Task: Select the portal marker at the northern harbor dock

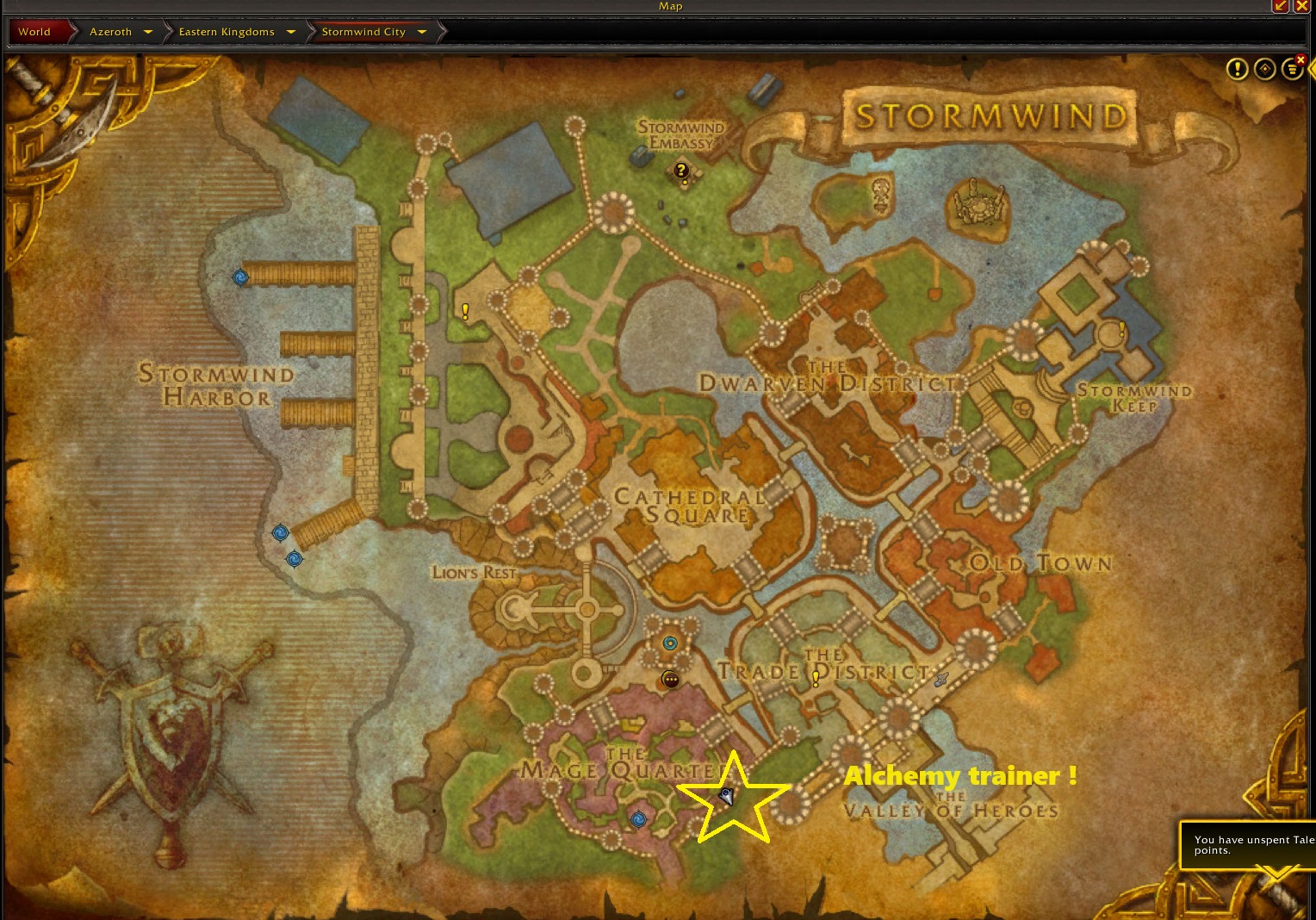Action: click(240, 277)
